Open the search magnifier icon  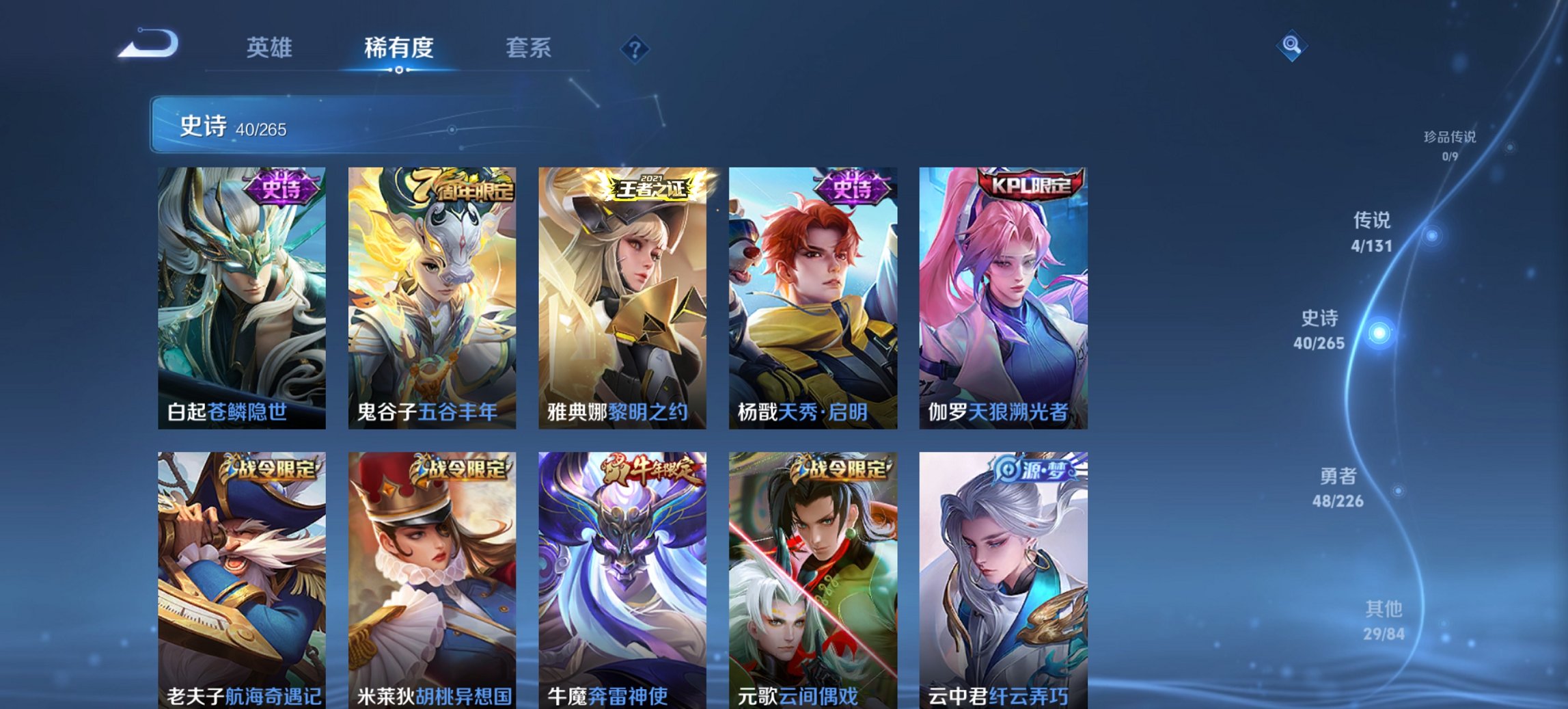pyautogui.click(x=1291, y=46)
